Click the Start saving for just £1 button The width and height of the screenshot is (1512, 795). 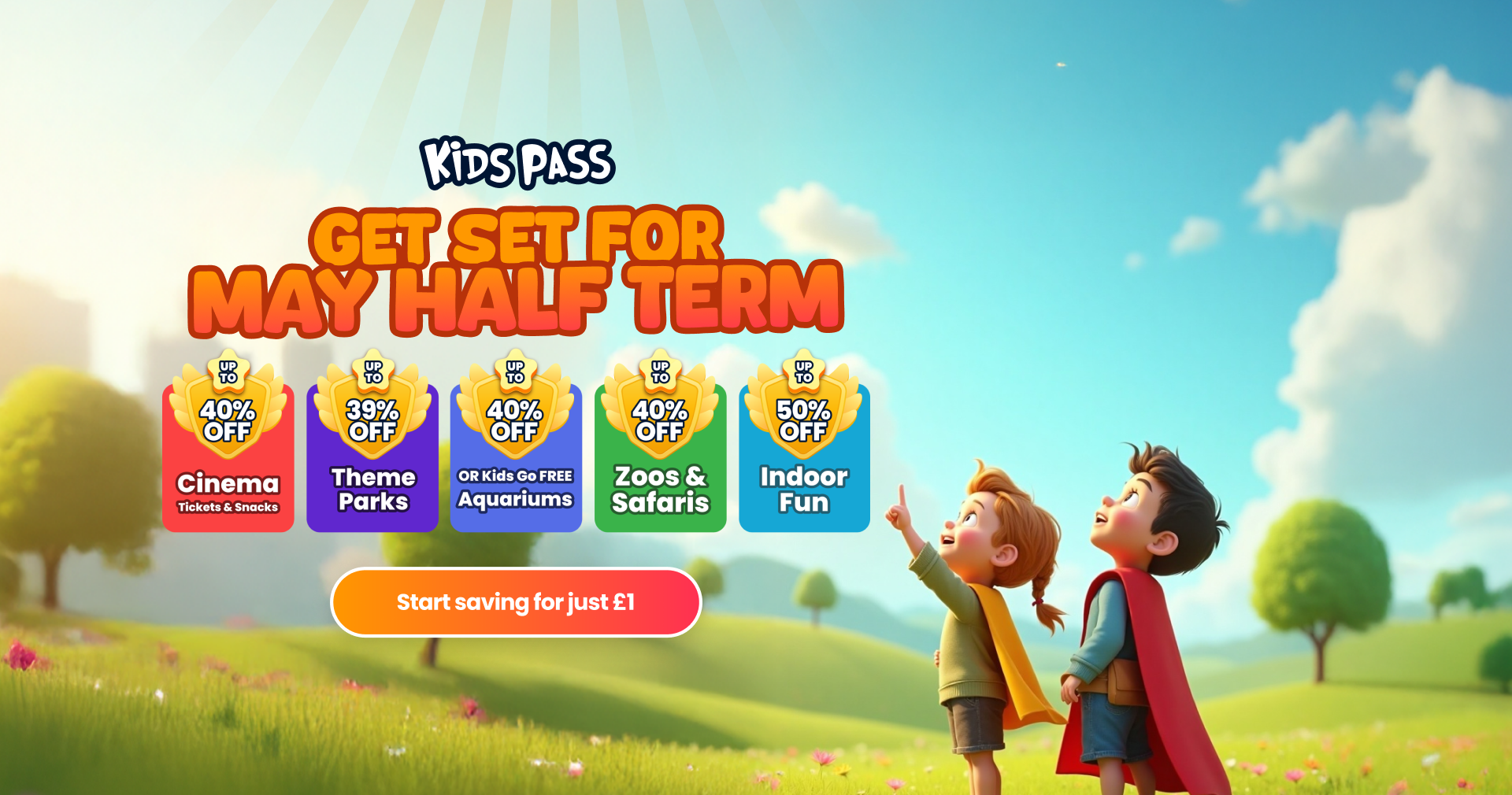pyautogui.click(x=516, y=602)
